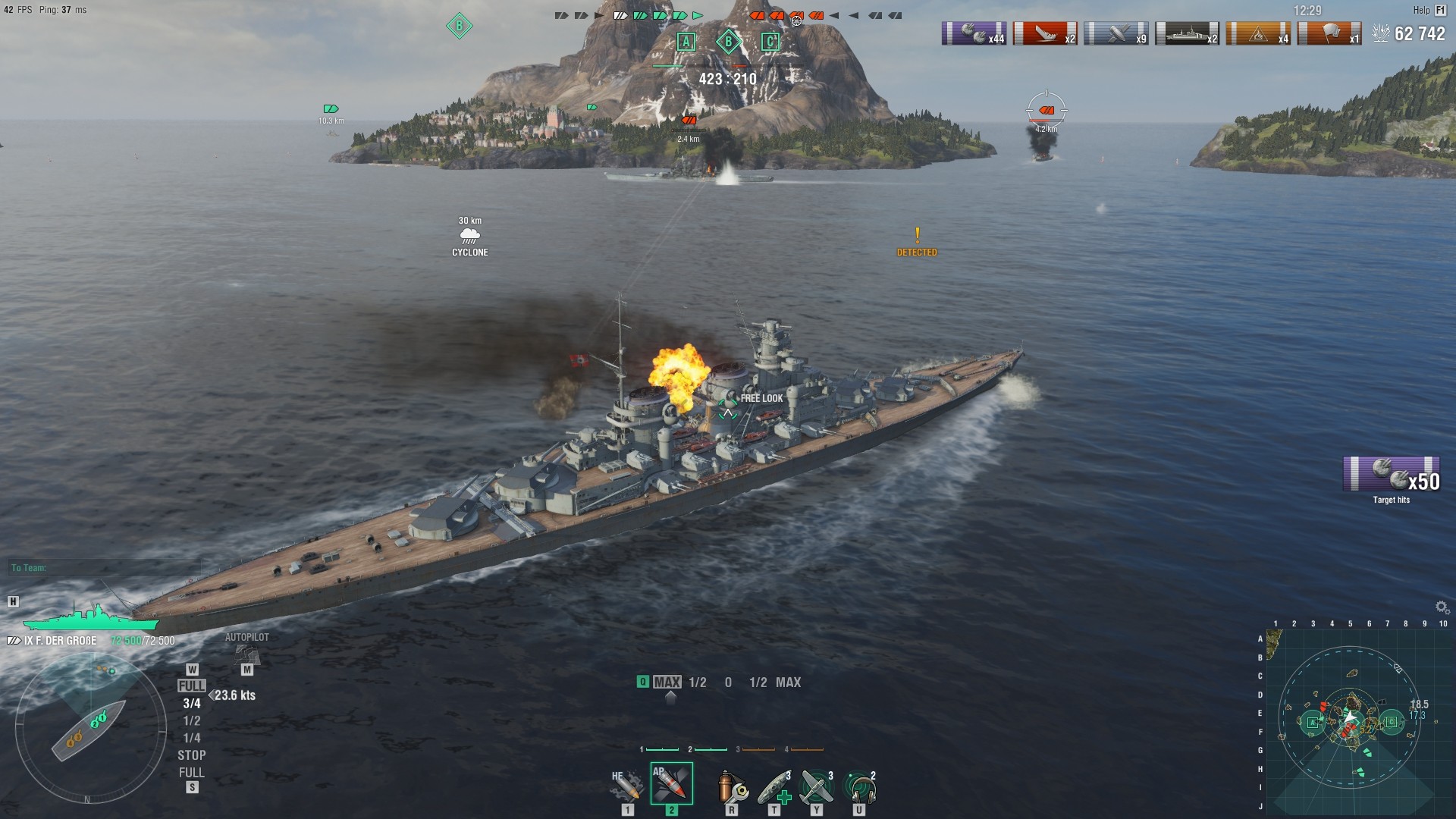Image resolution: width=1456 pixels, height=819 pixels.
Task: Click capture point A marker on minimap
Action: tap(1313, 721)
